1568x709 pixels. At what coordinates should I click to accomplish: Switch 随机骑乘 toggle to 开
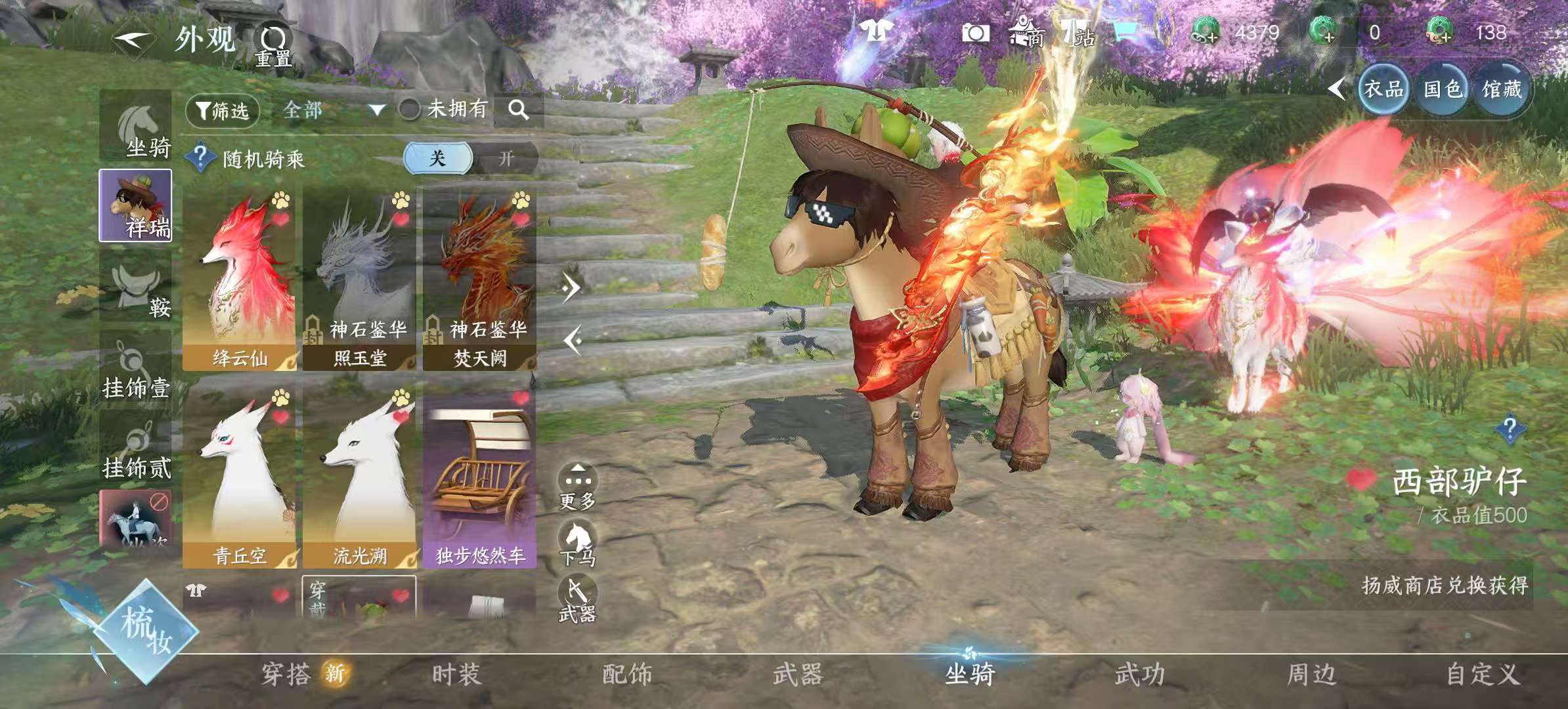[505, 159]
